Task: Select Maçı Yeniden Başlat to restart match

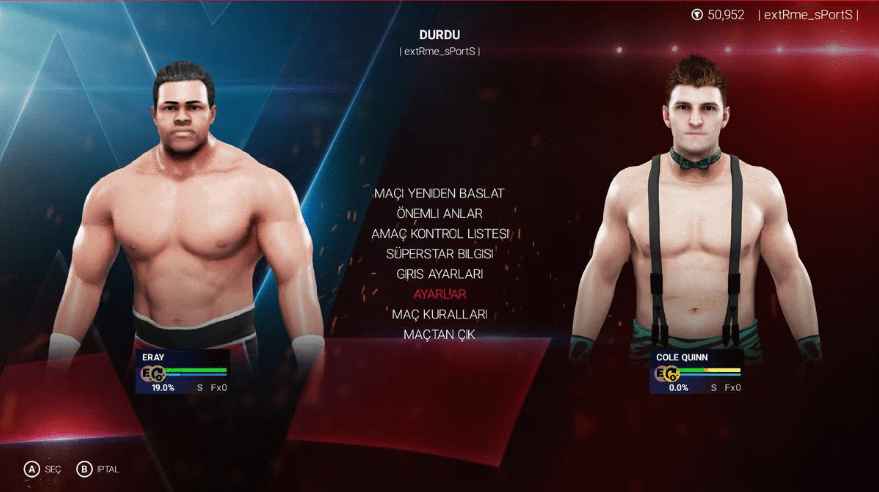Action: coord(439,192)
